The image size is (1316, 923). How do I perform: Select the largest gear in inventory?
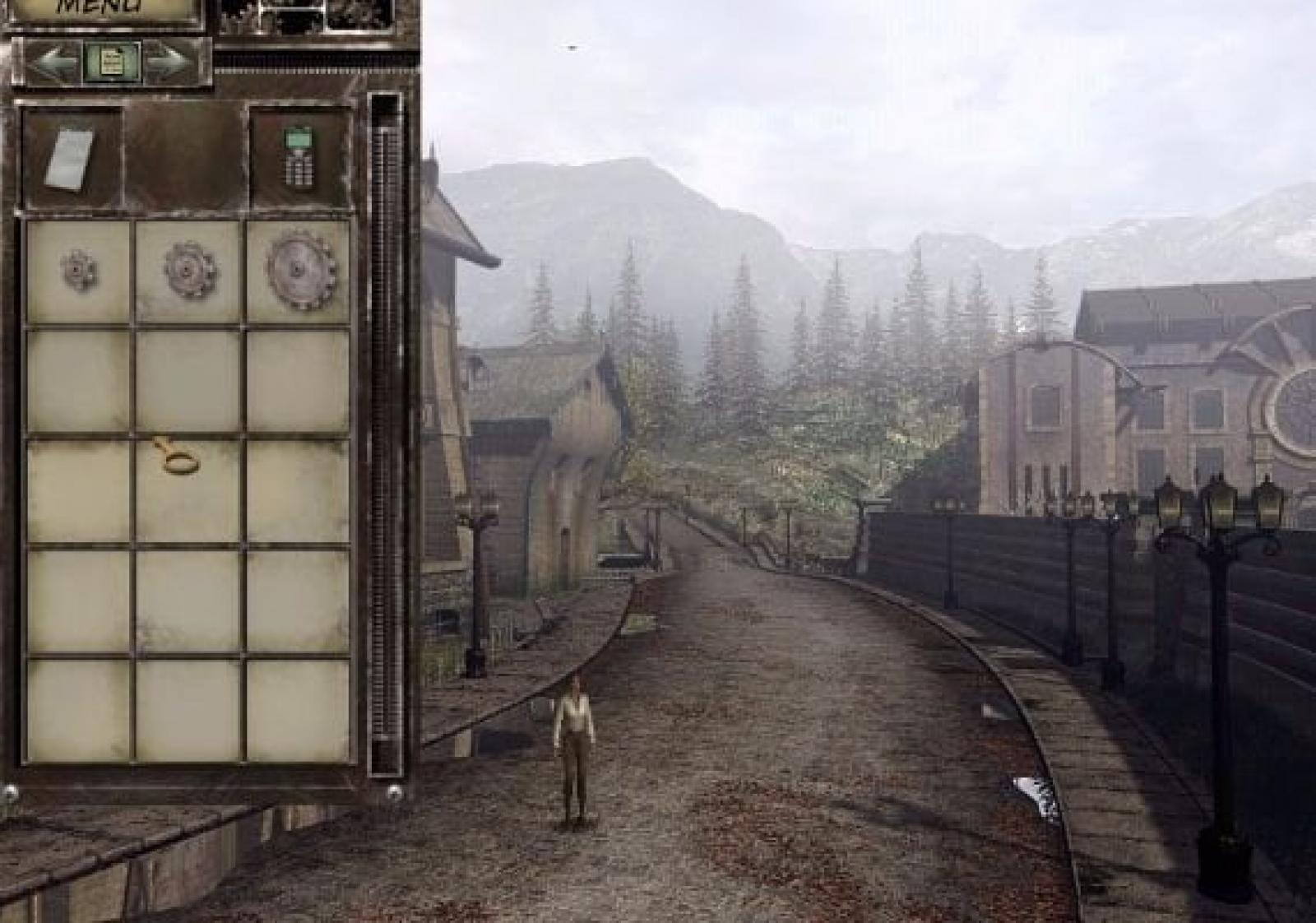[x=300, y=270]
